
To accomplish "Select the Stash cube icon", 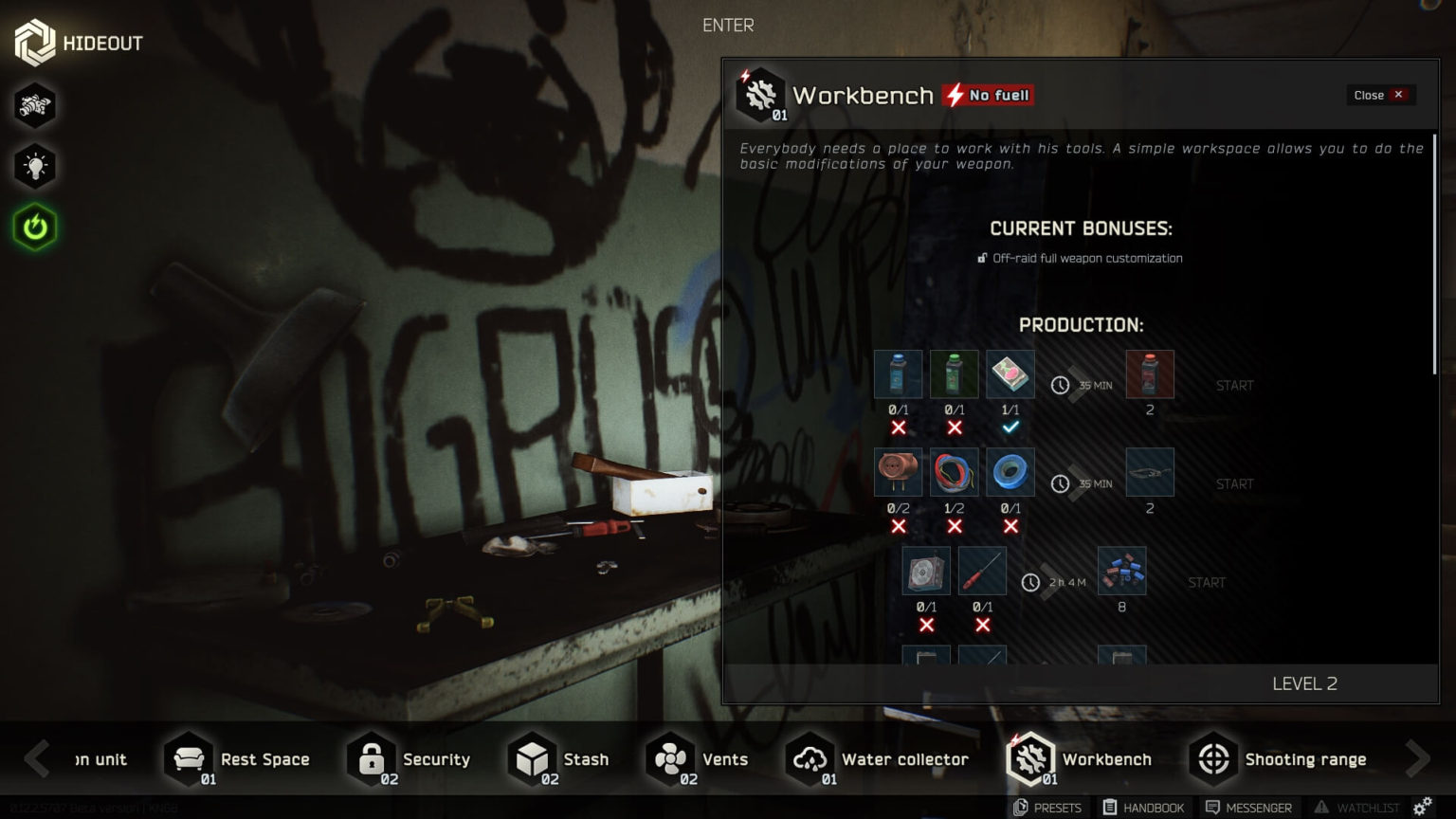I will point(531,758).
